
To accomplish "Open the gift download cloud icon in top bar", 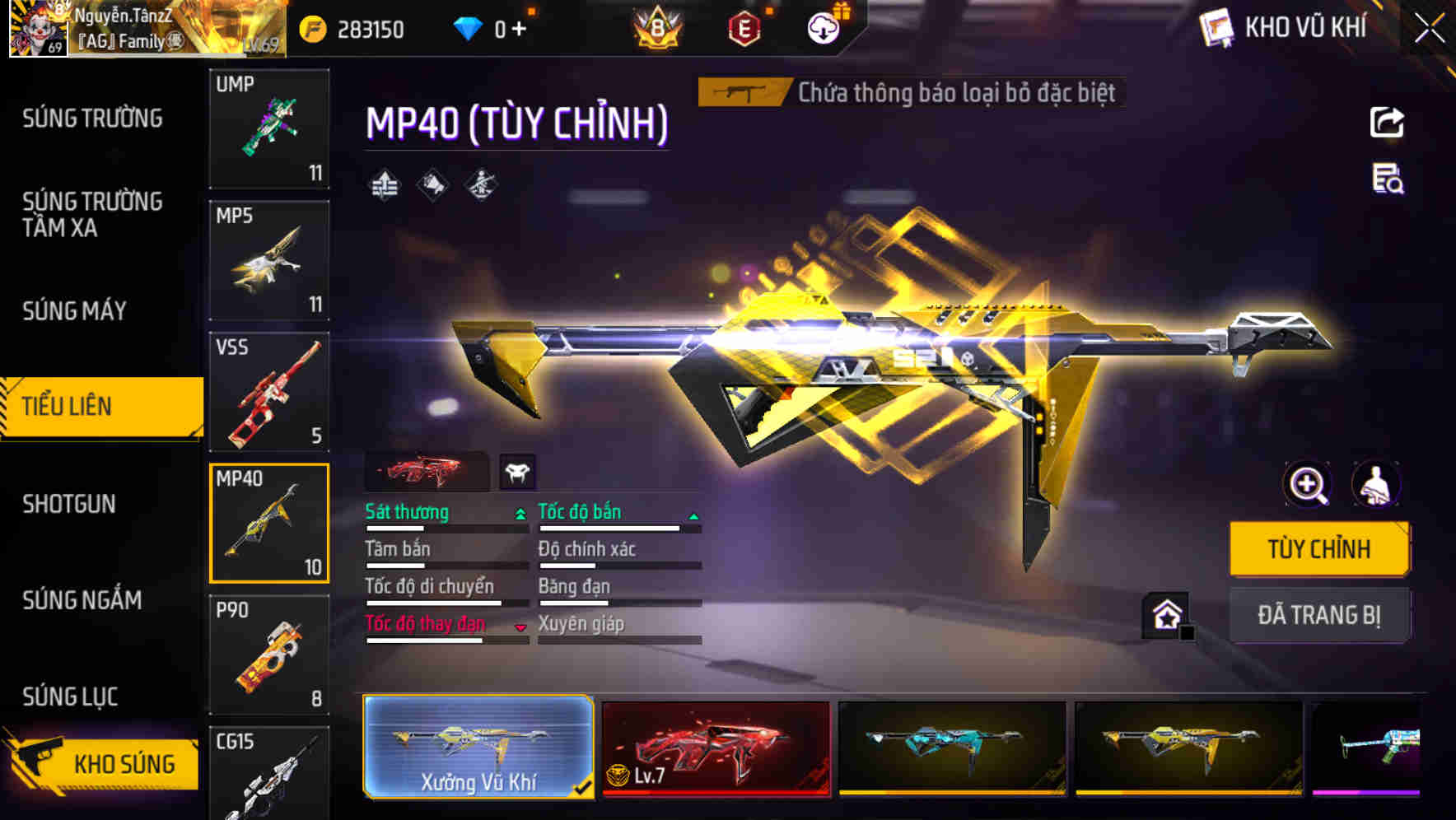I will (822, 27).
